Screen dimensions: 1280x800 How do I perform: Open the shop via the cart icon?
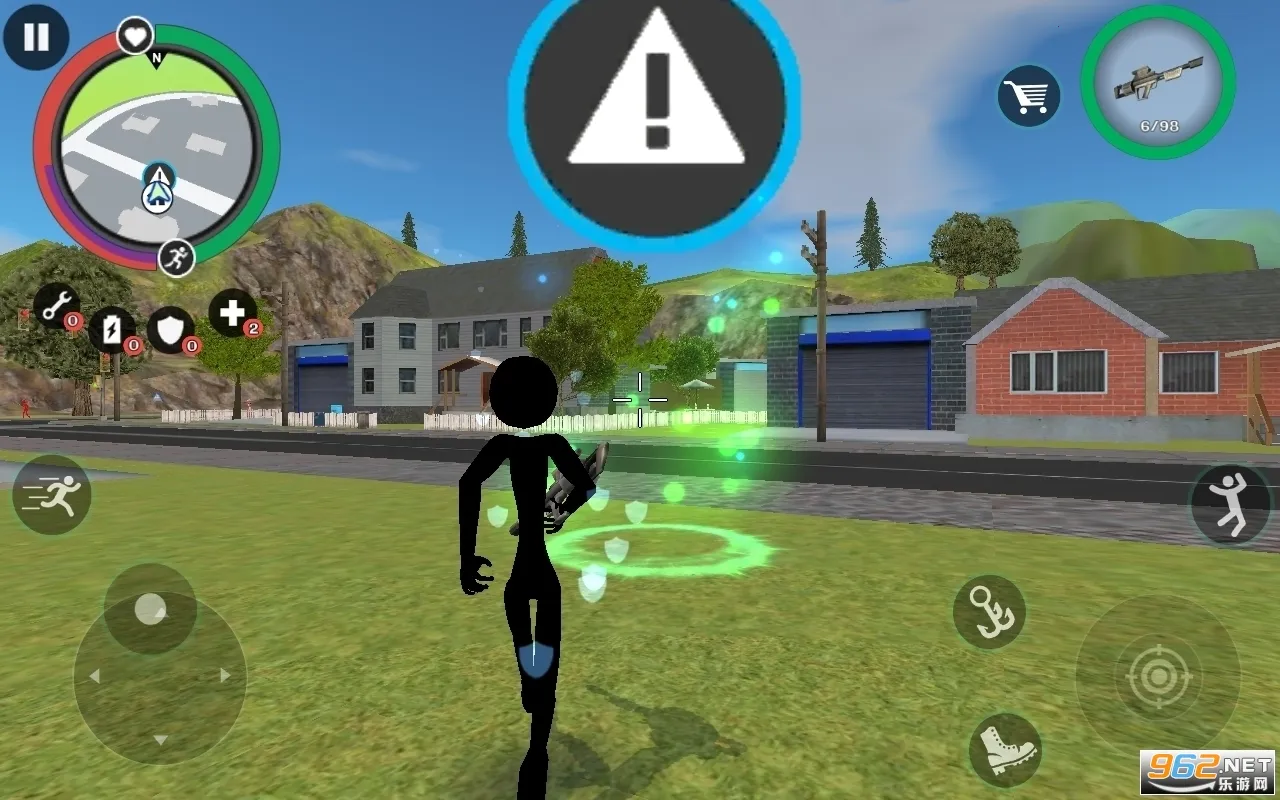(x=1028, y=97)
